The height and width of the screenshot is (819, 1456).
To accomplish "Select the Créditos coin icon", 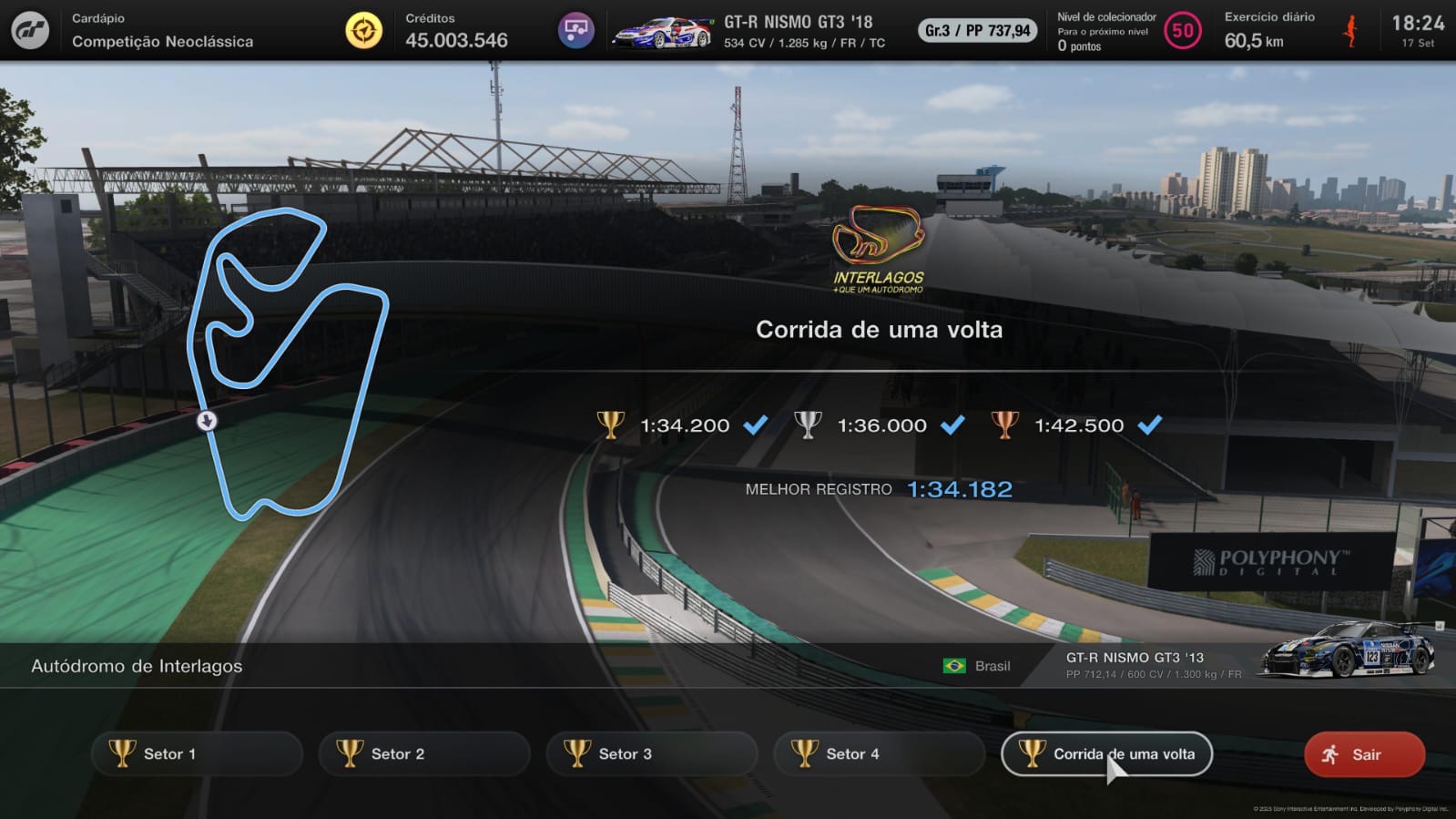I will (x=362, y=28).
